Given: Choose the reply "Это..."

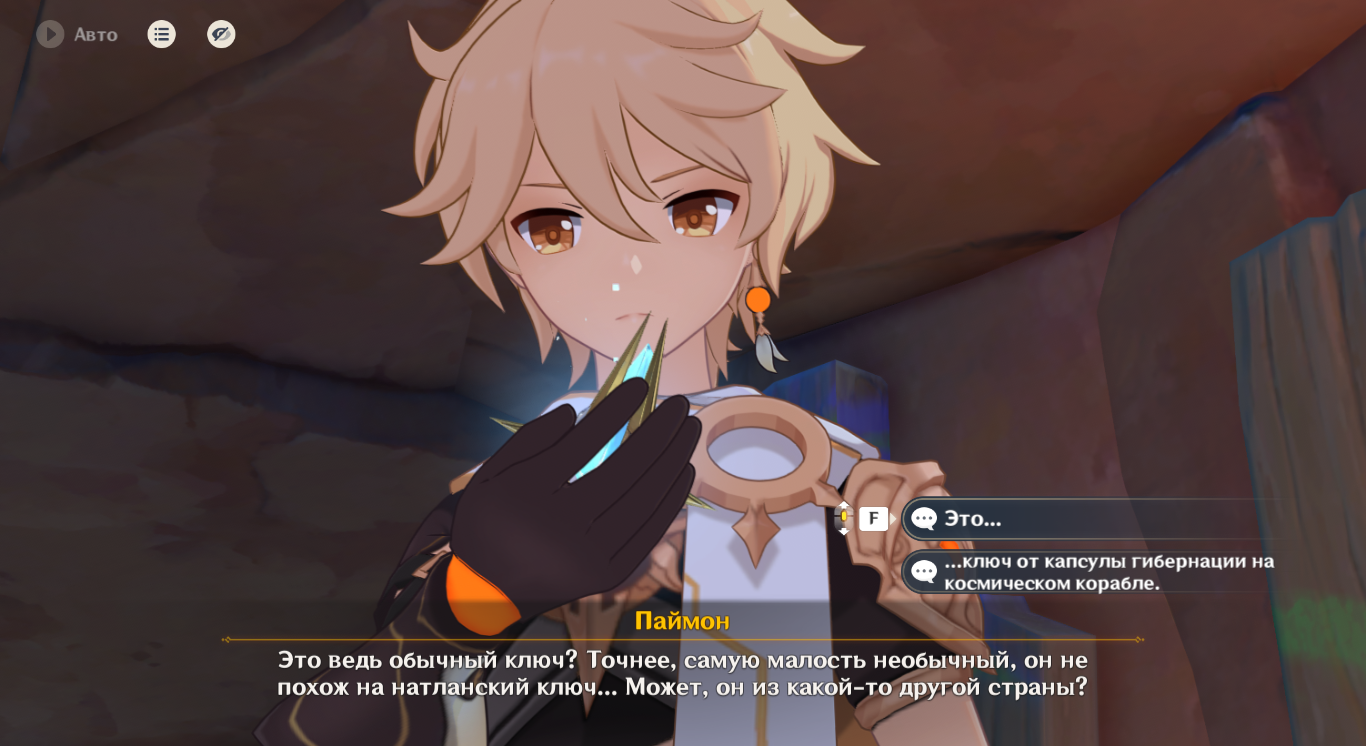Looking at the screenshot, I should click(x=1090, y=519).
